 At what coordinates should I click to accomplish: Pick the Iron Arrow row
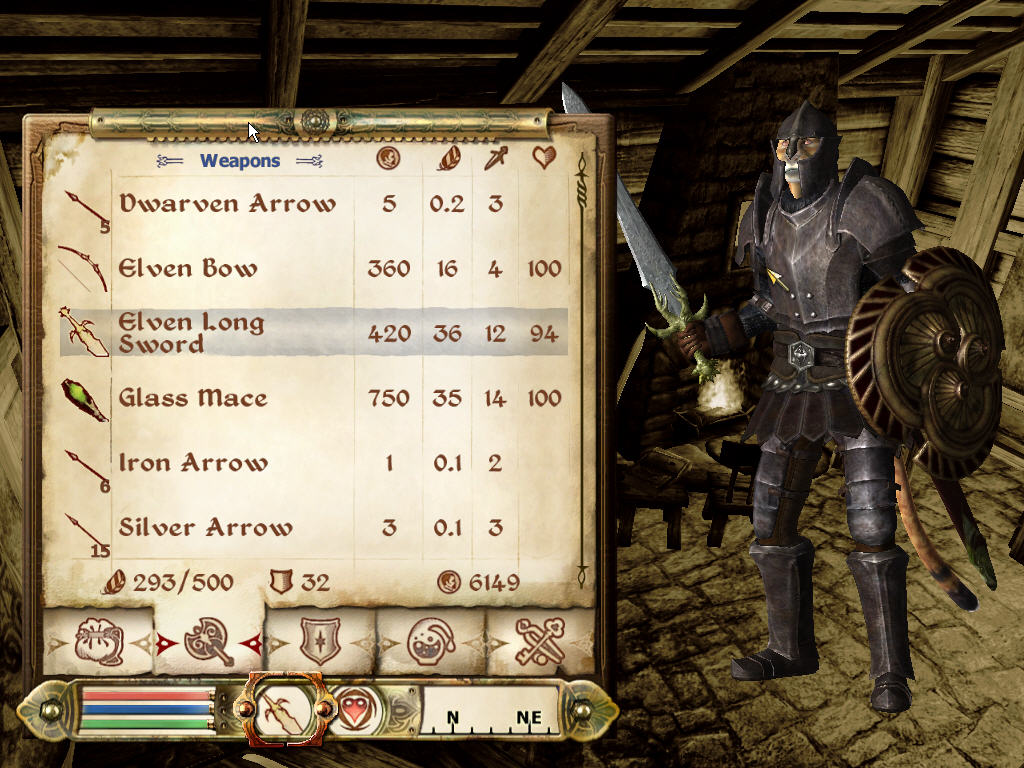click(193, 463)
